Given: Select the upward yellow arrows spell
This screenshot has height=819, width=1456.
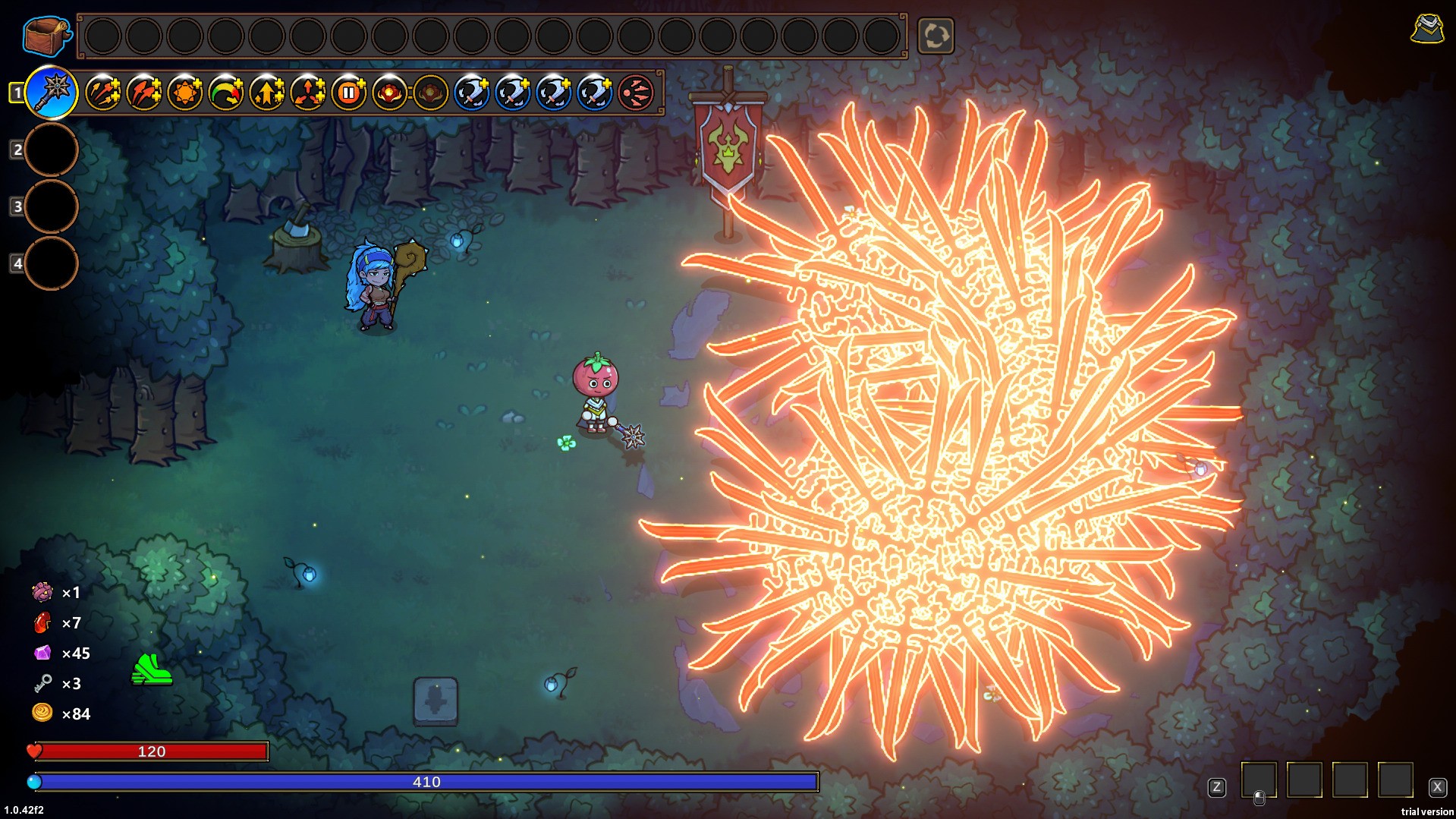Looking at the screenshot, I should click(267, 93).
